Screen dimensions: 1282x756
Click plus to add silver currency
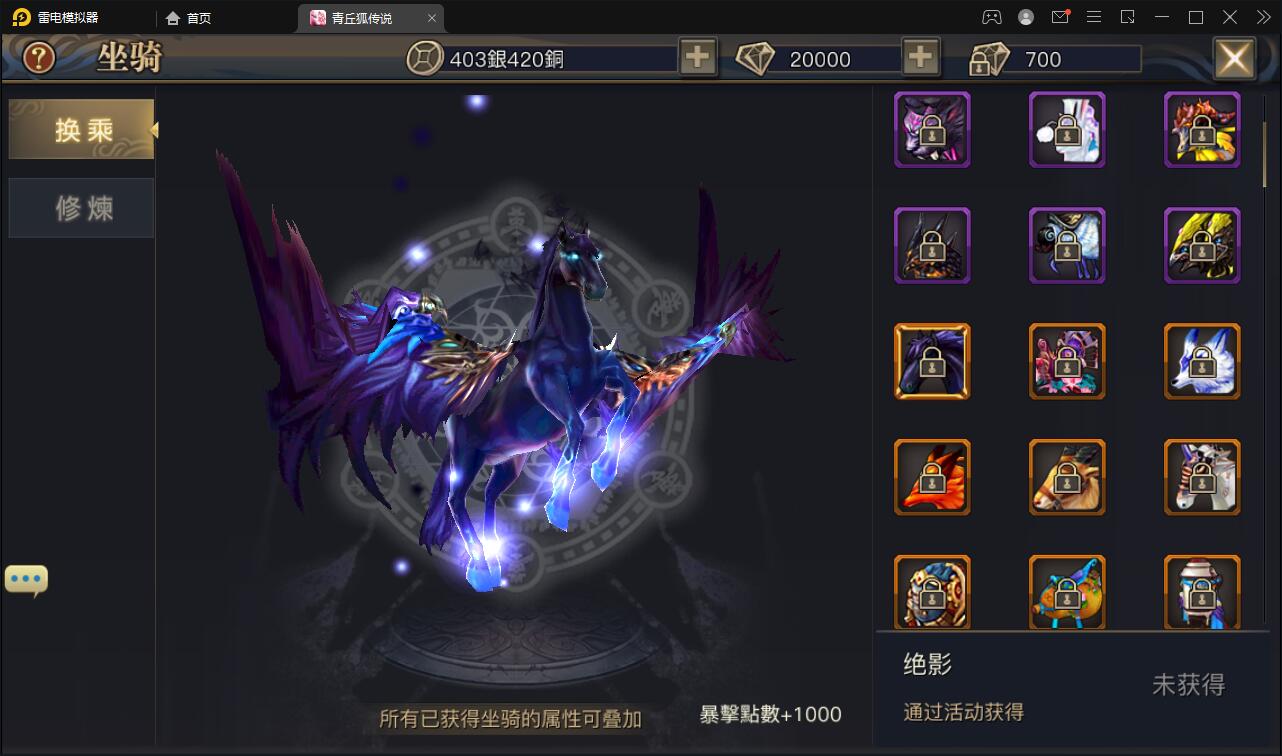(x=697, y=58)
